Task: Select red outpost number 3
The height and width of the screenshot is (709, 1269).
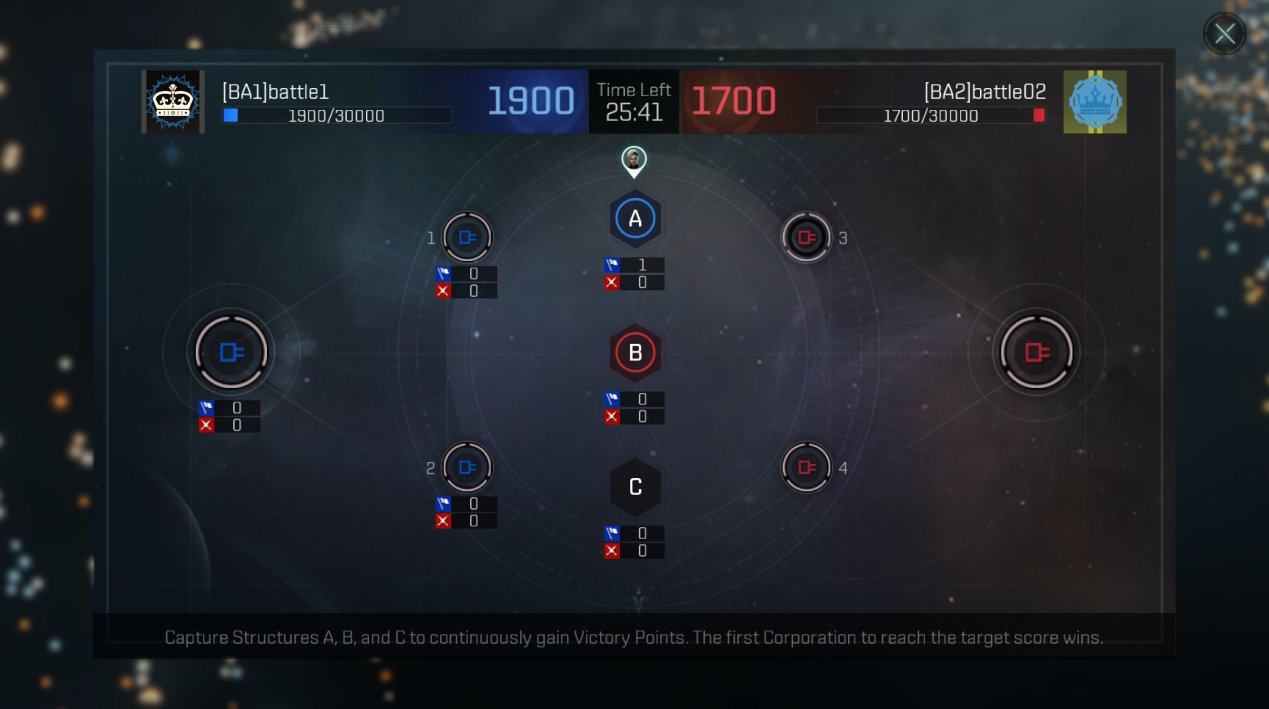Action: (806, 238)
